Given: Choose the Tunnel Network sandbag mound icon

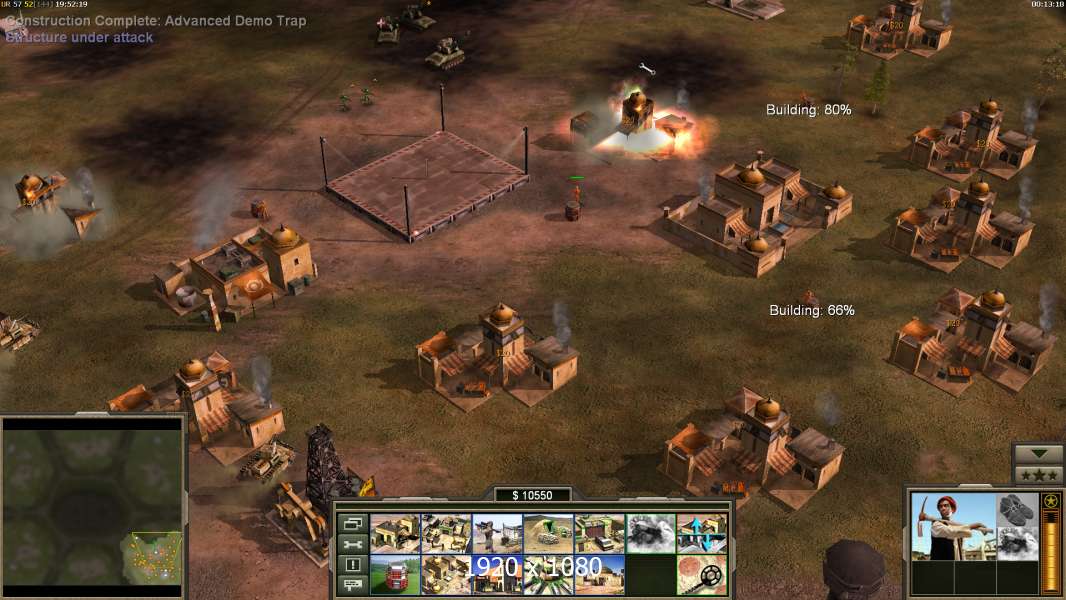Looking at the screenshot, I should pyautogui.click(x=548, y=533).
